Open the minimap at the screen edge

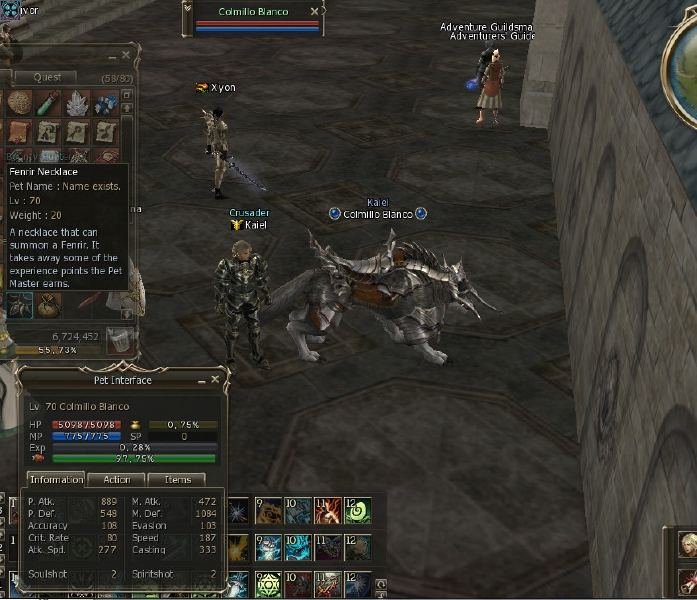coord(685,60)
